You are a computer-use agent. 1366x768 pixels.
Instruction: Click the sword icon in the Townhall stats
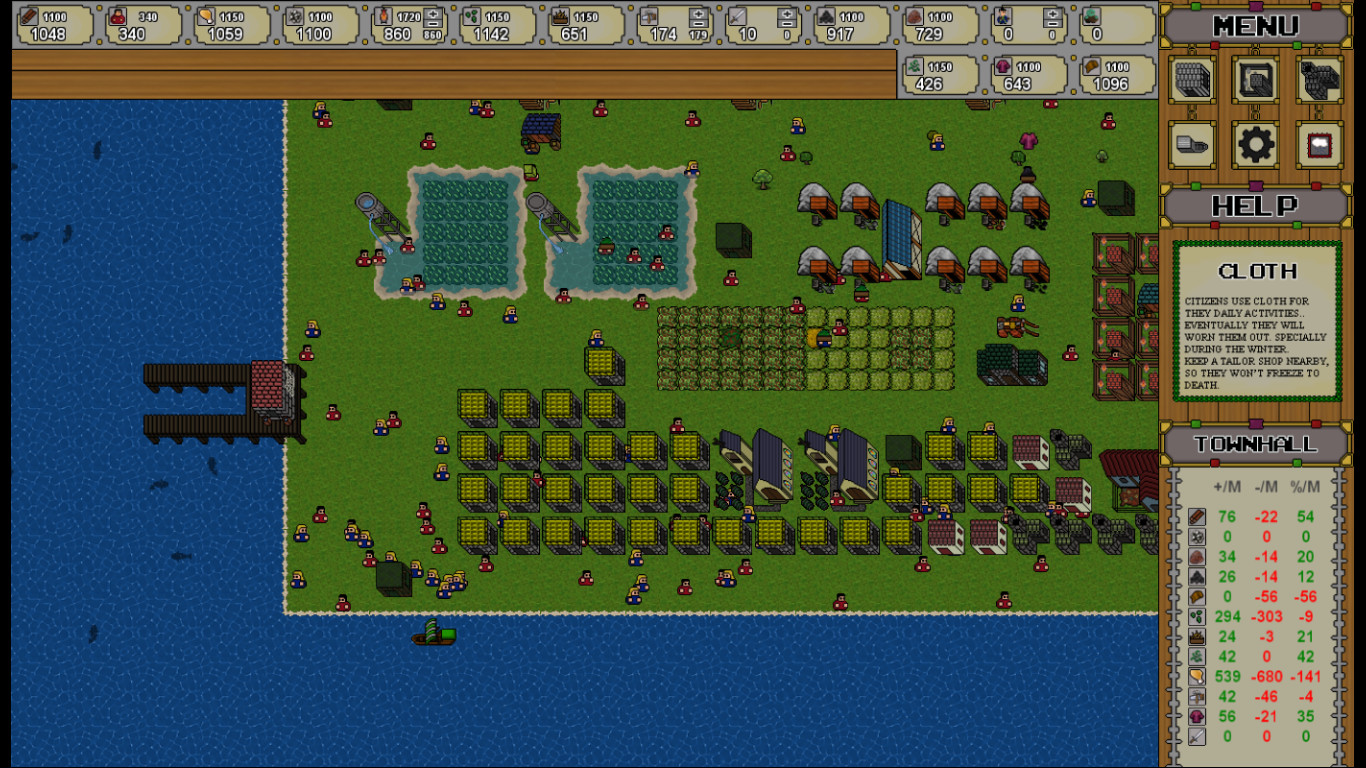click(1197, 736)
